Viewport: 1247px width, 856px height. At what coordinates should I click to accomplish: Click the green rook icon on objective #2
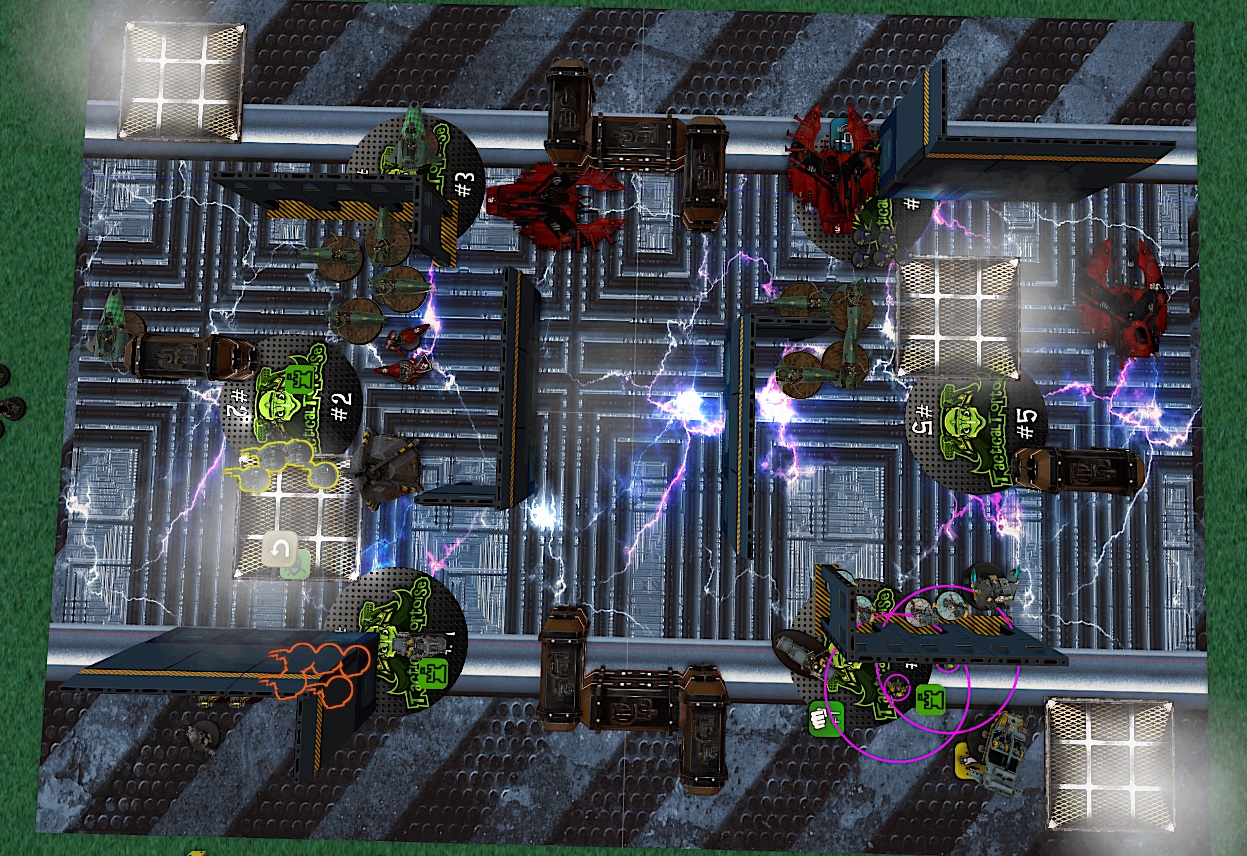click(x=297, y=380)
